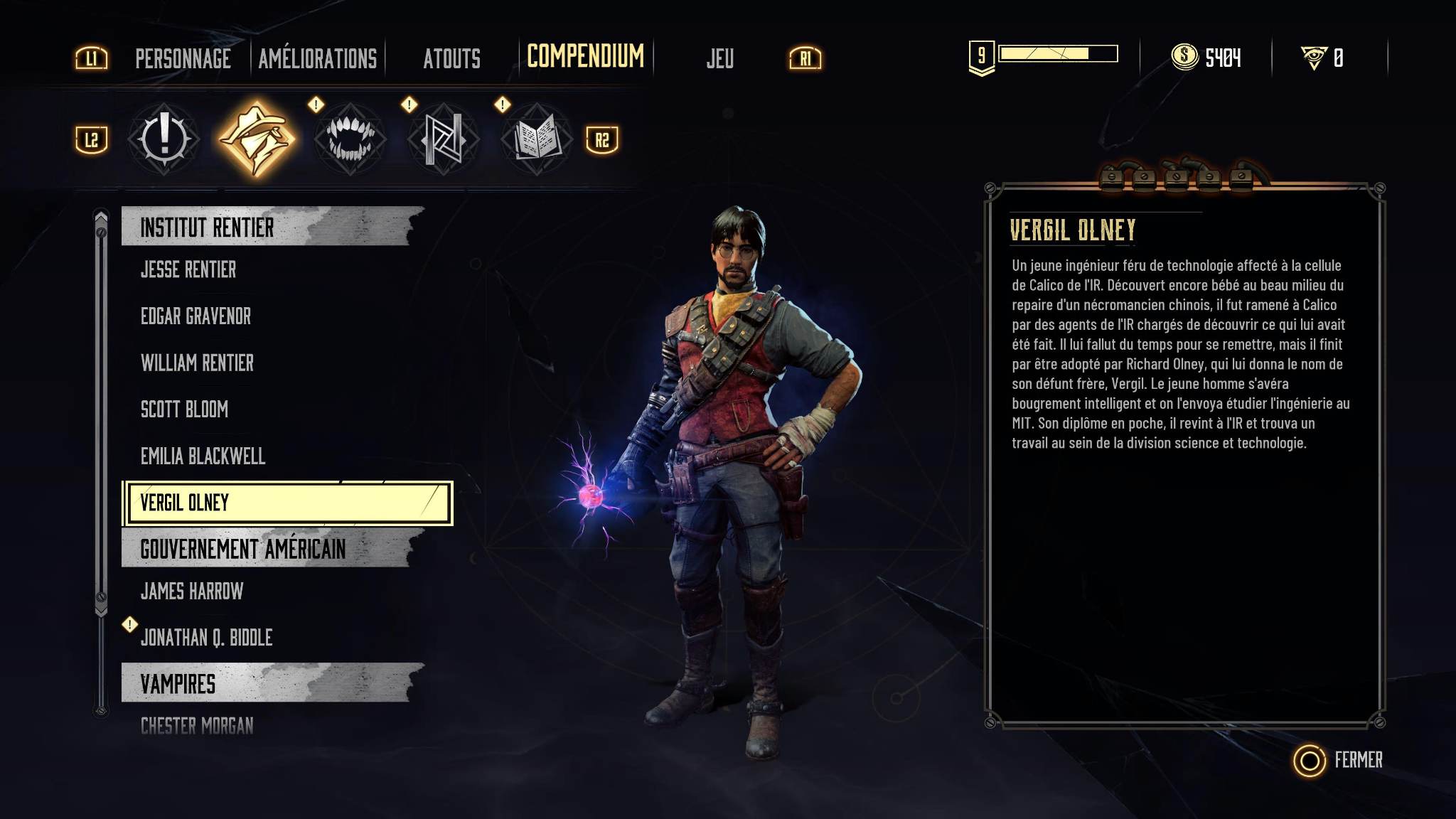
Task: Open the new Jonathan Q. Biddle entry
Action: pos(206,638)
